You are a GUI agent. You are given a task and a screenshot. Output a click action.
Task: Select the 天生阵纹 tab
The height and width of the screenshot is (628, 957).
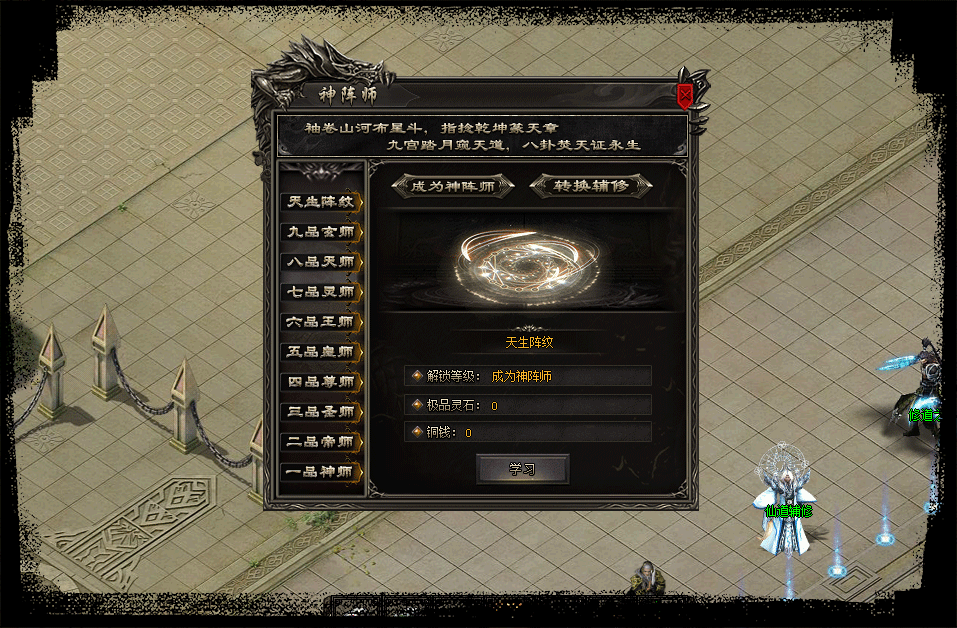click(321, 201)
